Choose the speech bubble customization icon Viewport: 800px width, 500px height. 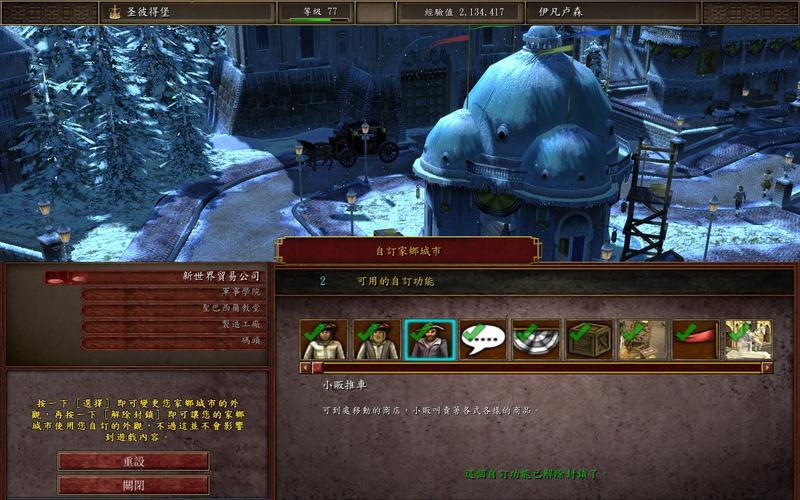pos(484,340)
